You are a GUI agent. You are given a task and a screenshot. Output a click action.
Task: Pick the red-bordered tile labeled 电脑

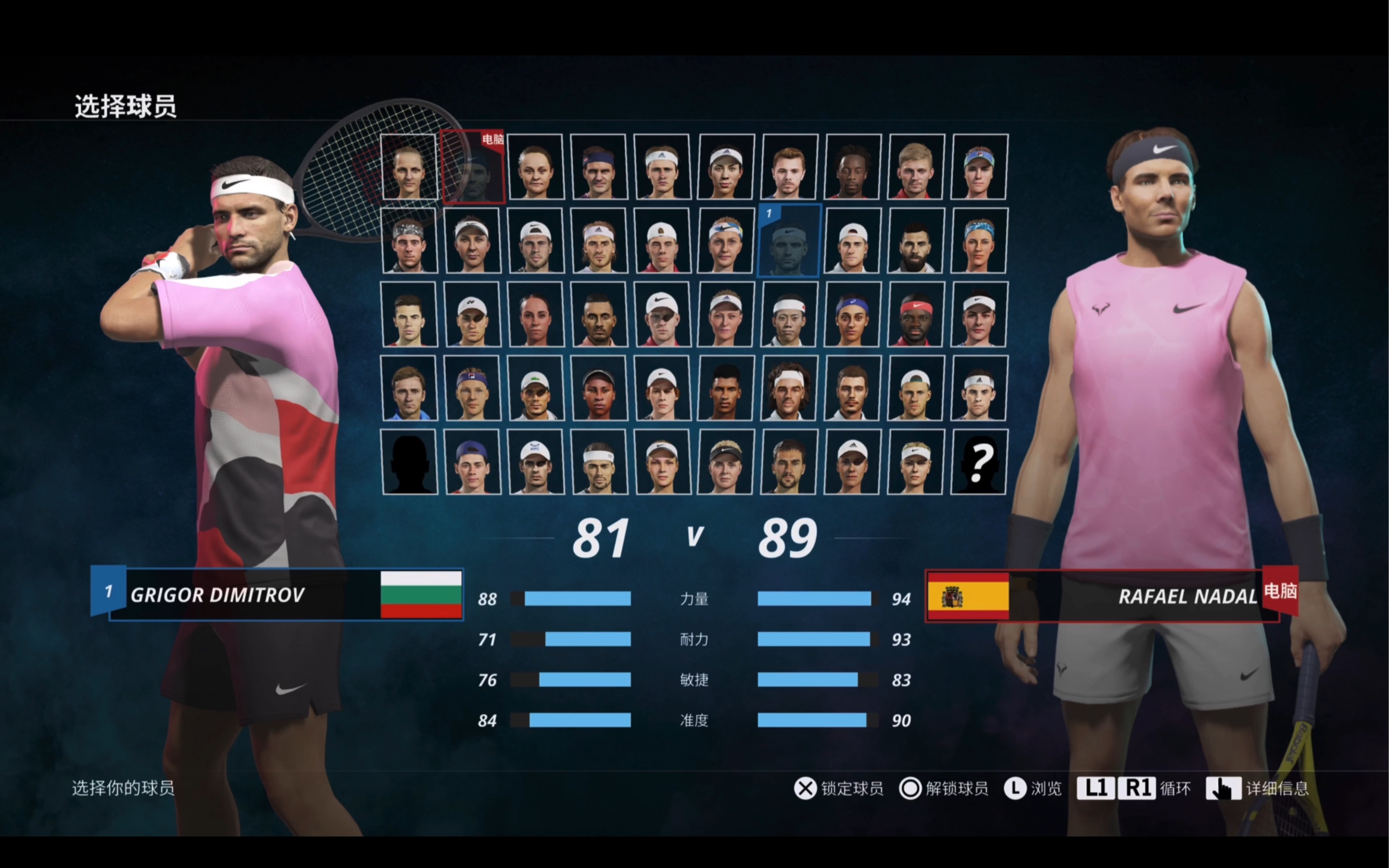[472, 167]
